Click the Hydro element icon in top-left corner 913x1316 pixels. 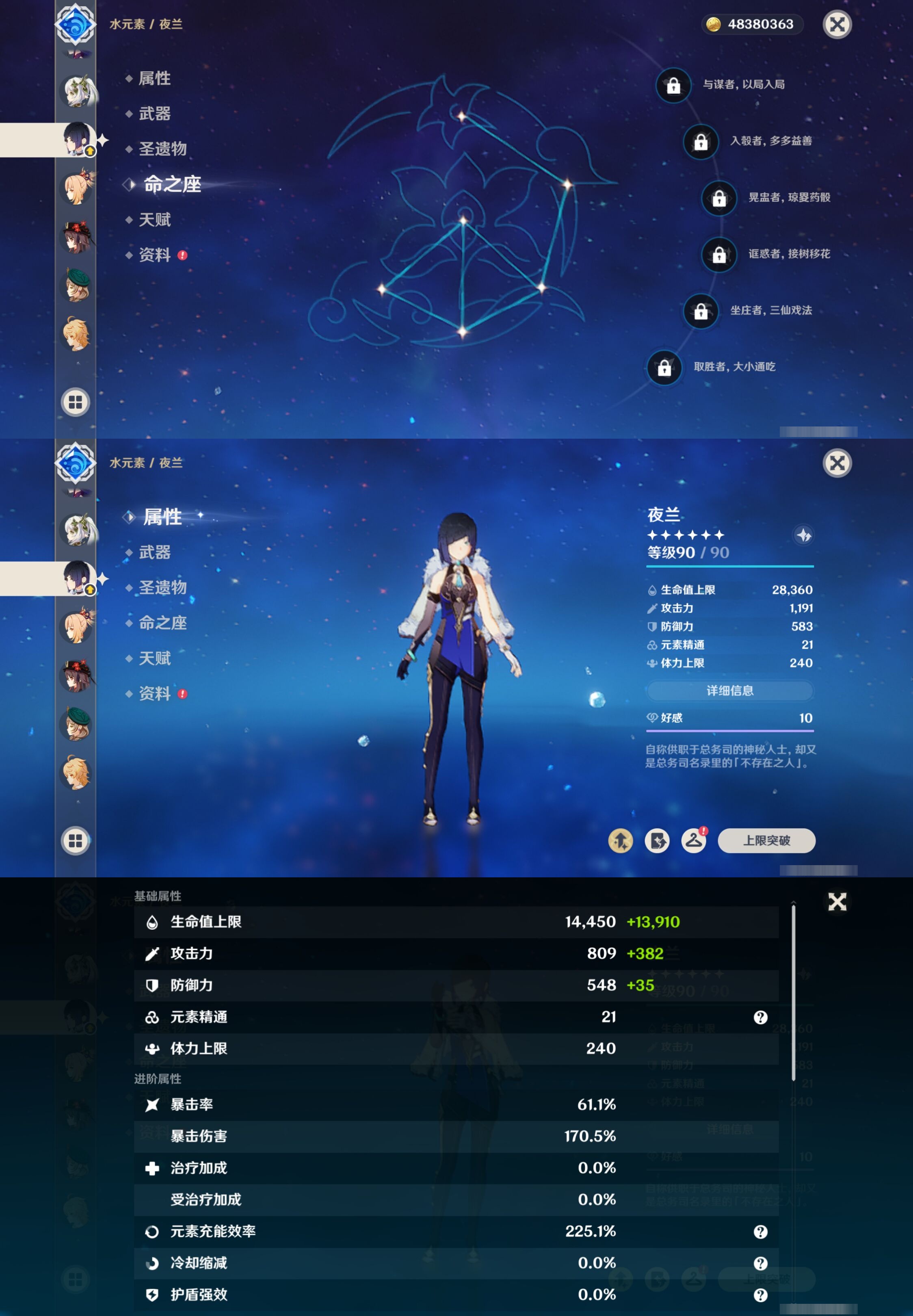(75, 25)
